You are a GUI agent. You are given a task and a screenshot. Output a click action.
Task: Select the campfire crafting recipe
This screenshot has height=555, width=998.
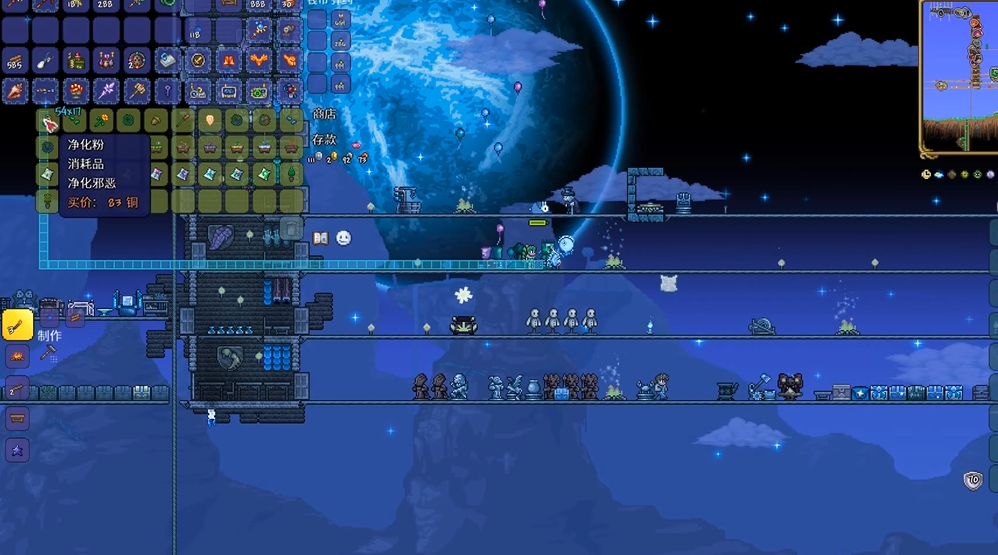(x=17, y=356)
